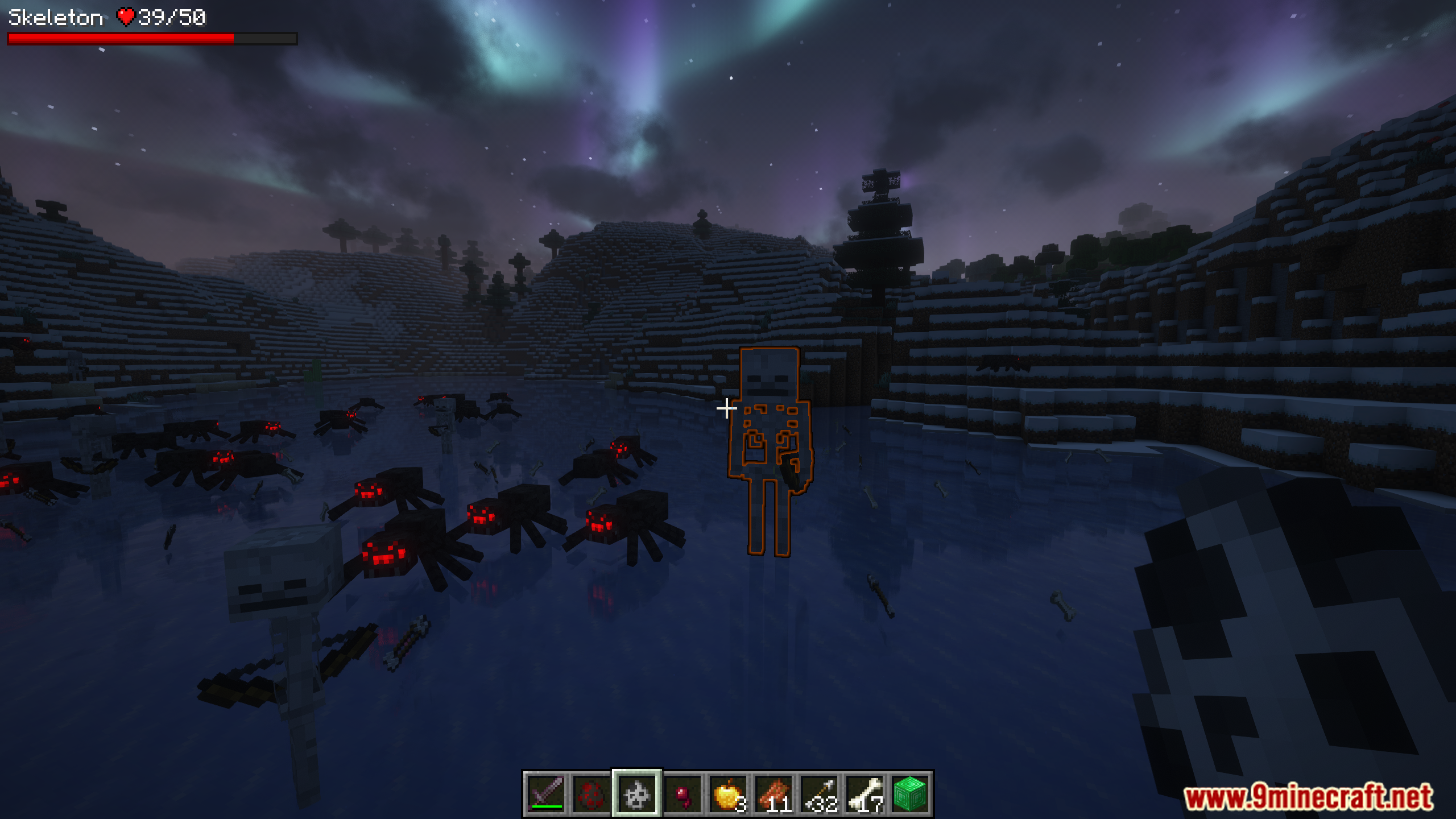
Task: Select the arrow stack of 32
Action: (819, 793)
